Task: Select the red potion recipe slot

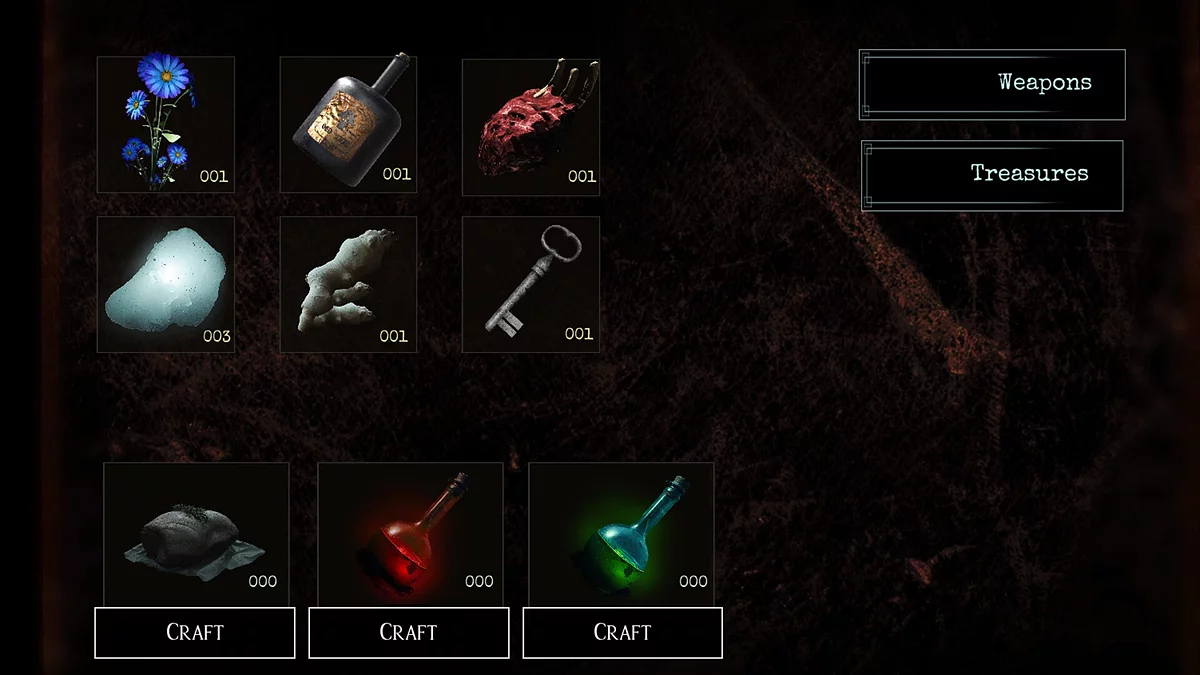Action: pyautogui.click(x=410, y=532)
